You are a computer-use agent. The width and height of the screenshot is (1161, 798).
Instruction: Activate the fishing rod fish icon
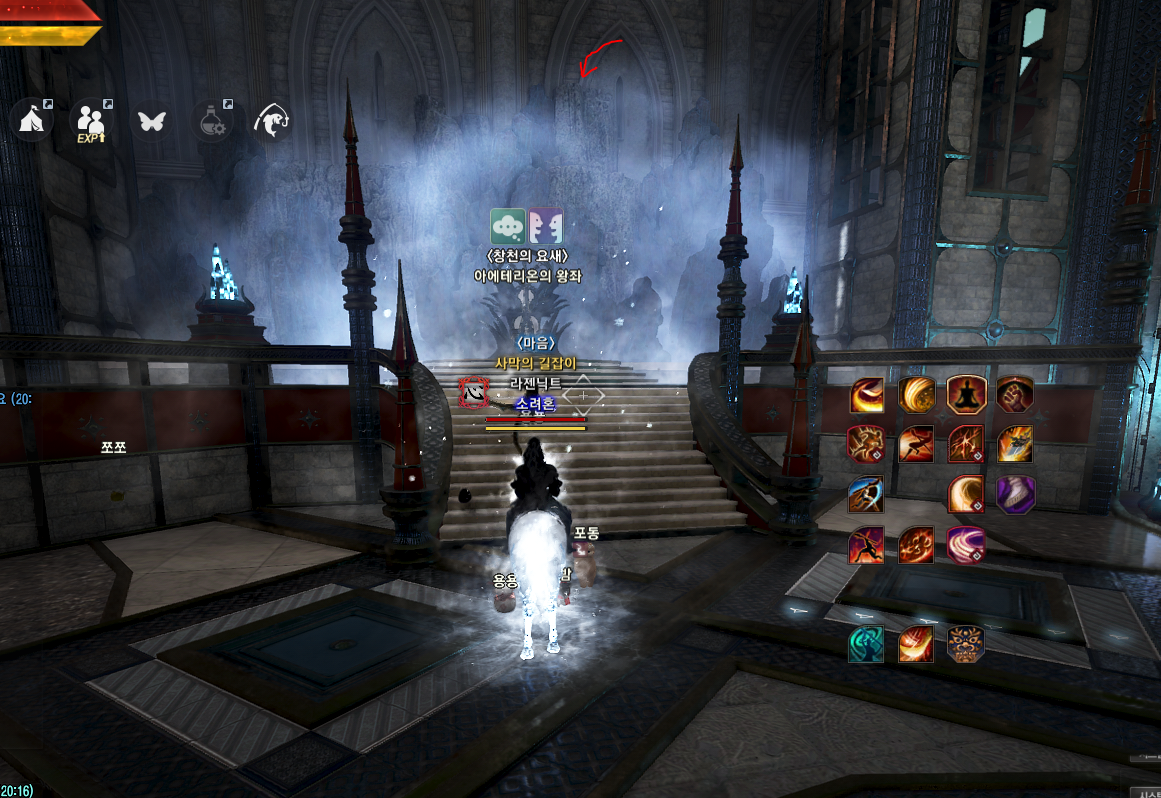coord(273,121)
